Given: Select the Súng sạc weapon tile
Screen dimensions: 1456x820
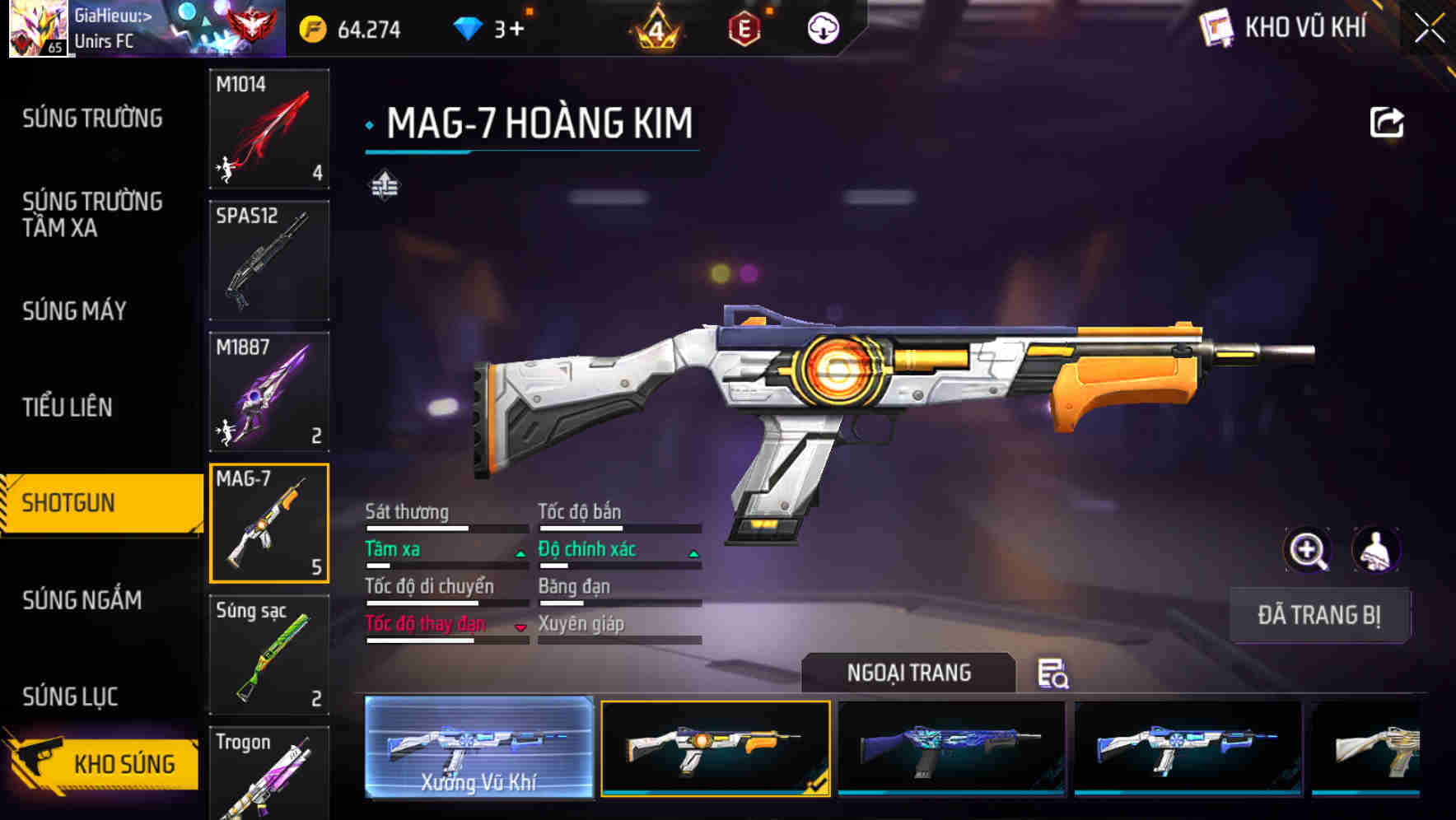Looking at the screenshot, I should click(269, 655).
